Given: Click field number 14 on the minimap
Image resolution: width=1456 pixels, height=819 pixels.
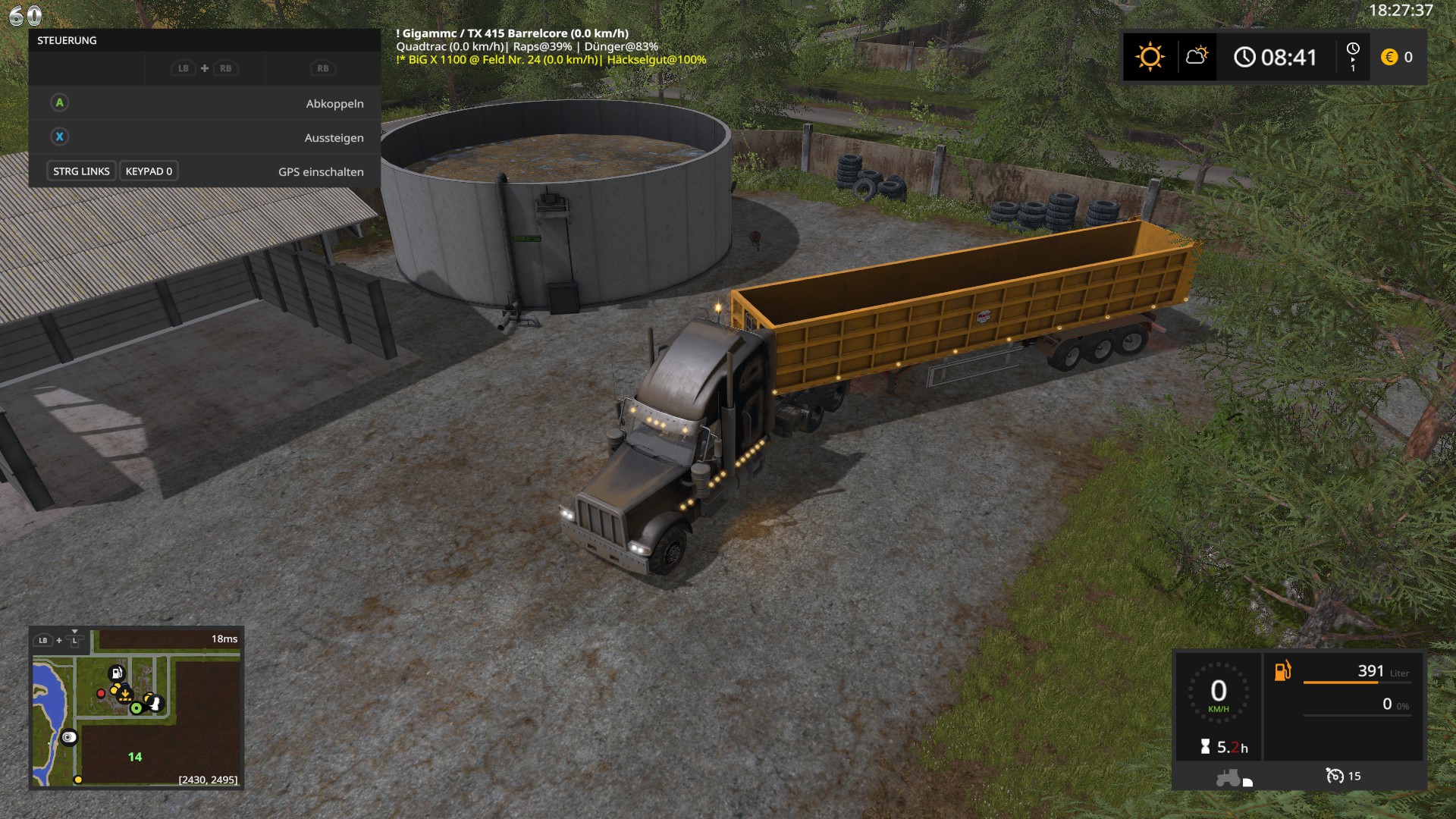Looking at the screenshot, I should point(135,757).
